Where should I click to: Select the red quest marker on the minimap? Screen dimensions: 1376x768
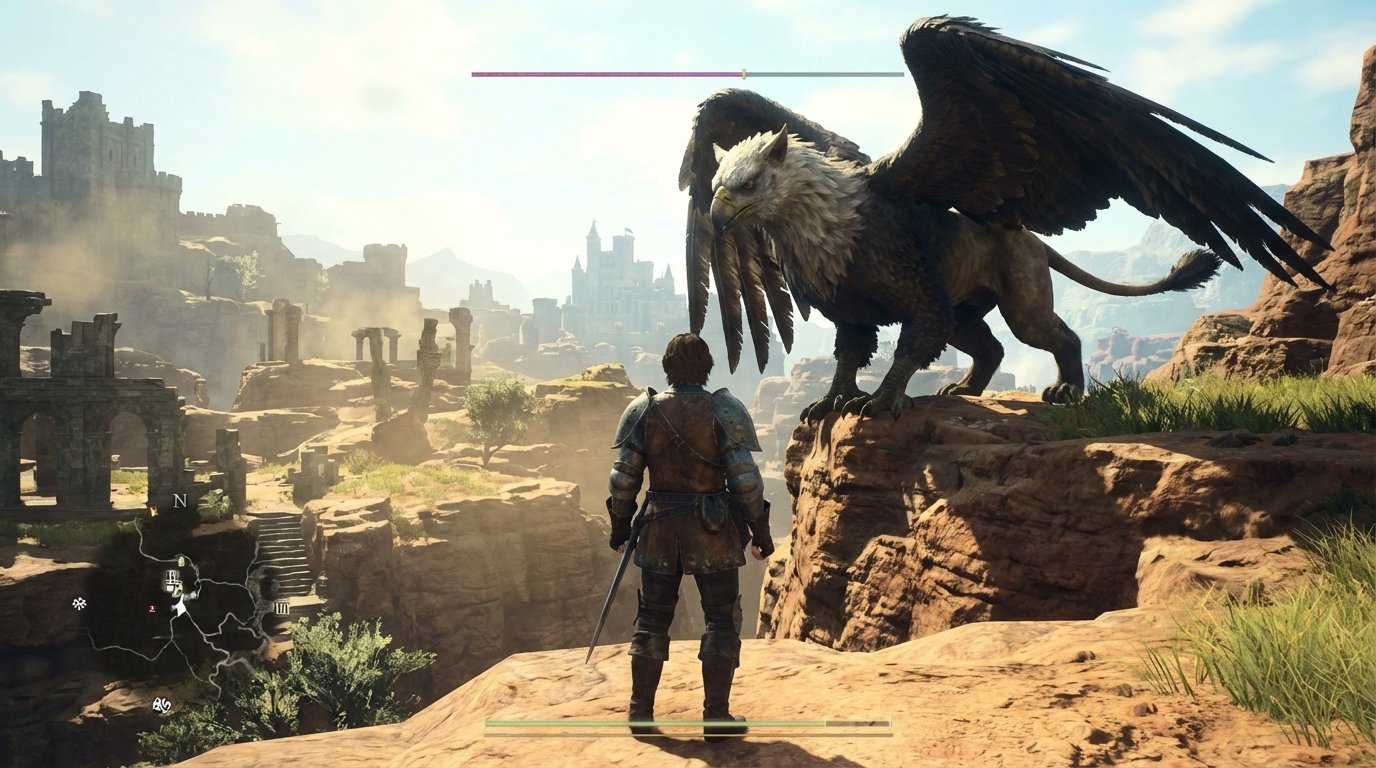tap(150, 607)
